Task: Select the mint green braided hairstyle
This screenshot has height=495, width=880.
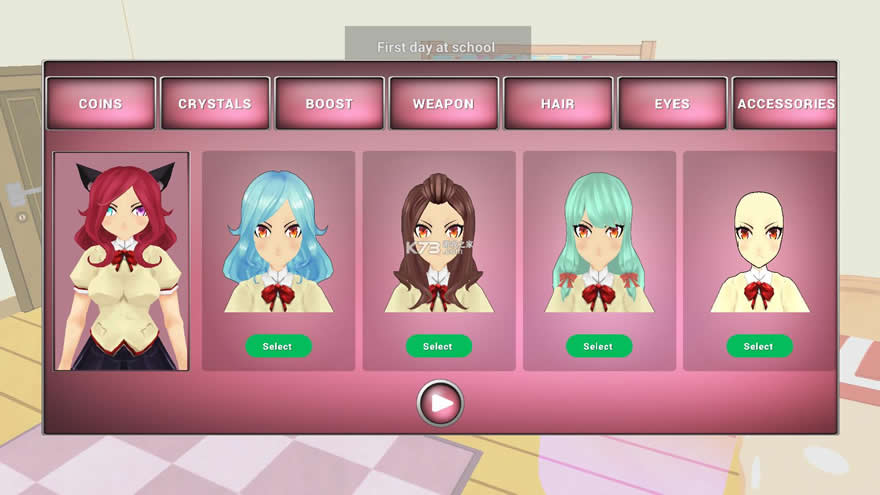Action: click(x=598, y=346)
